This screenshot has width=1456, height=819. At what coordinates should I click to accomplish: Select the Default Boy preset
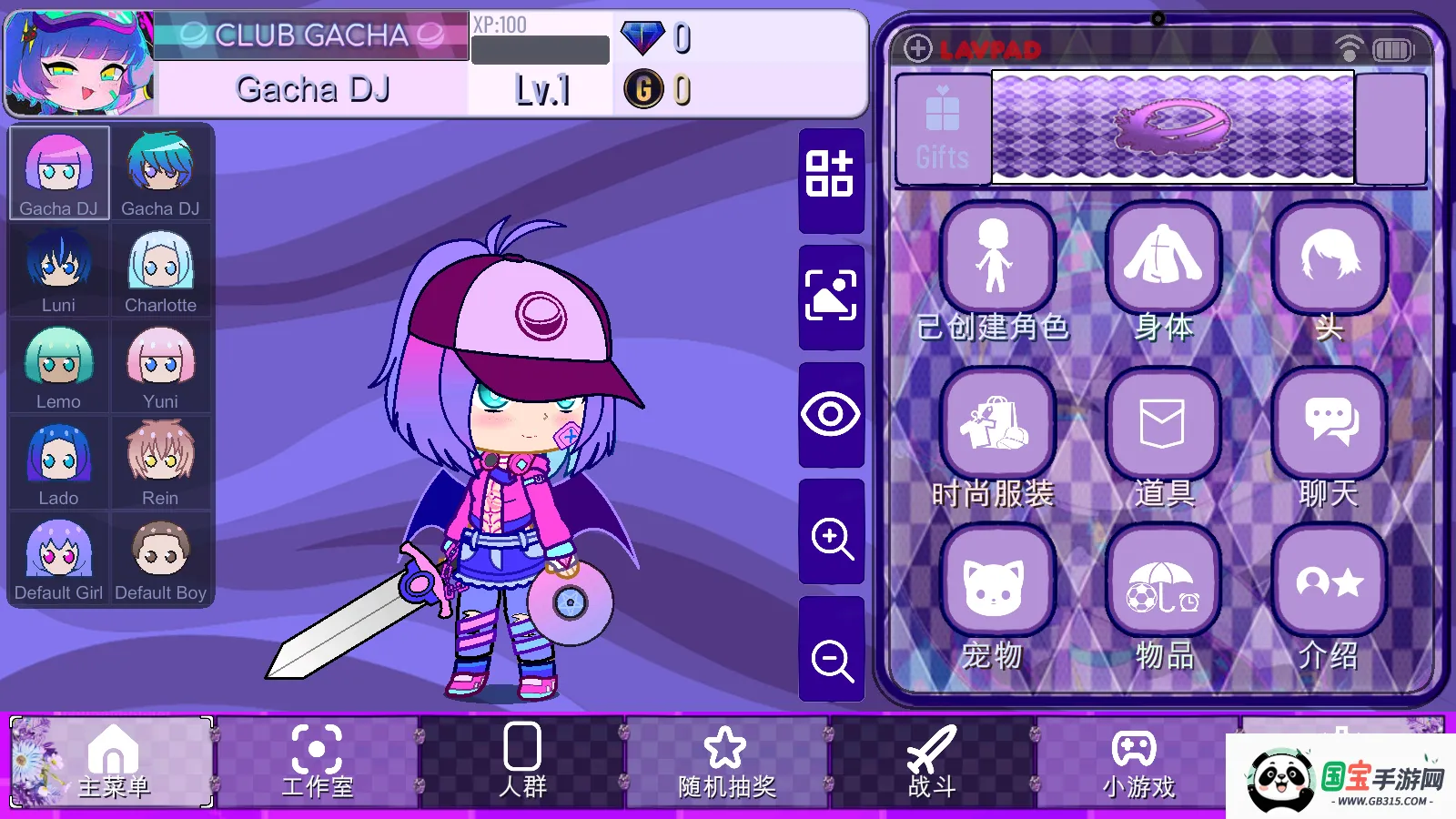(x=160, y=559)
